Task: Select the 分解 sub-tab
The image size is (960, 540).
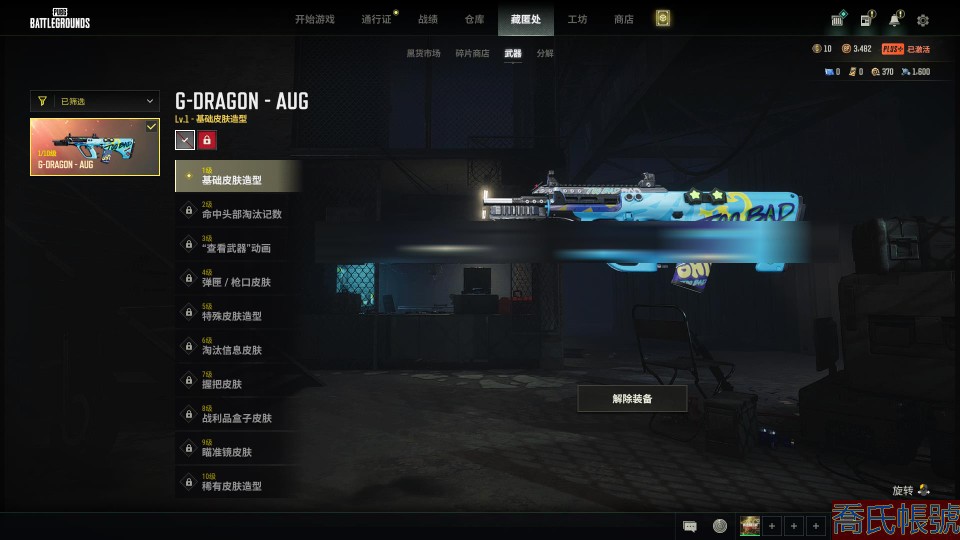Action: pyautogui.click(x=545, y=53)
